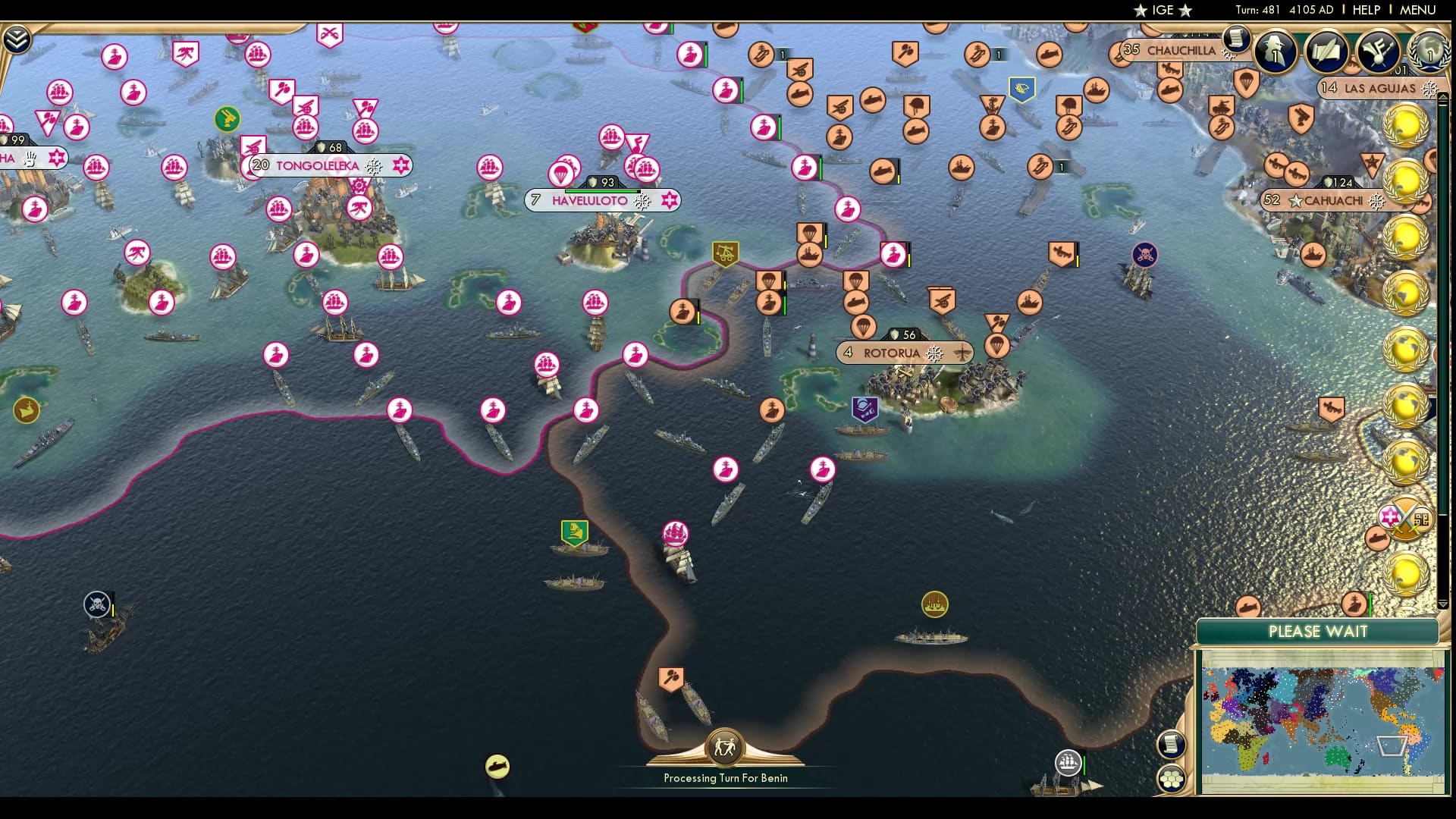Click the scroll-and-quill diplomacy icon
This screenshot has height=819, width=1456.
point(1325,52)
